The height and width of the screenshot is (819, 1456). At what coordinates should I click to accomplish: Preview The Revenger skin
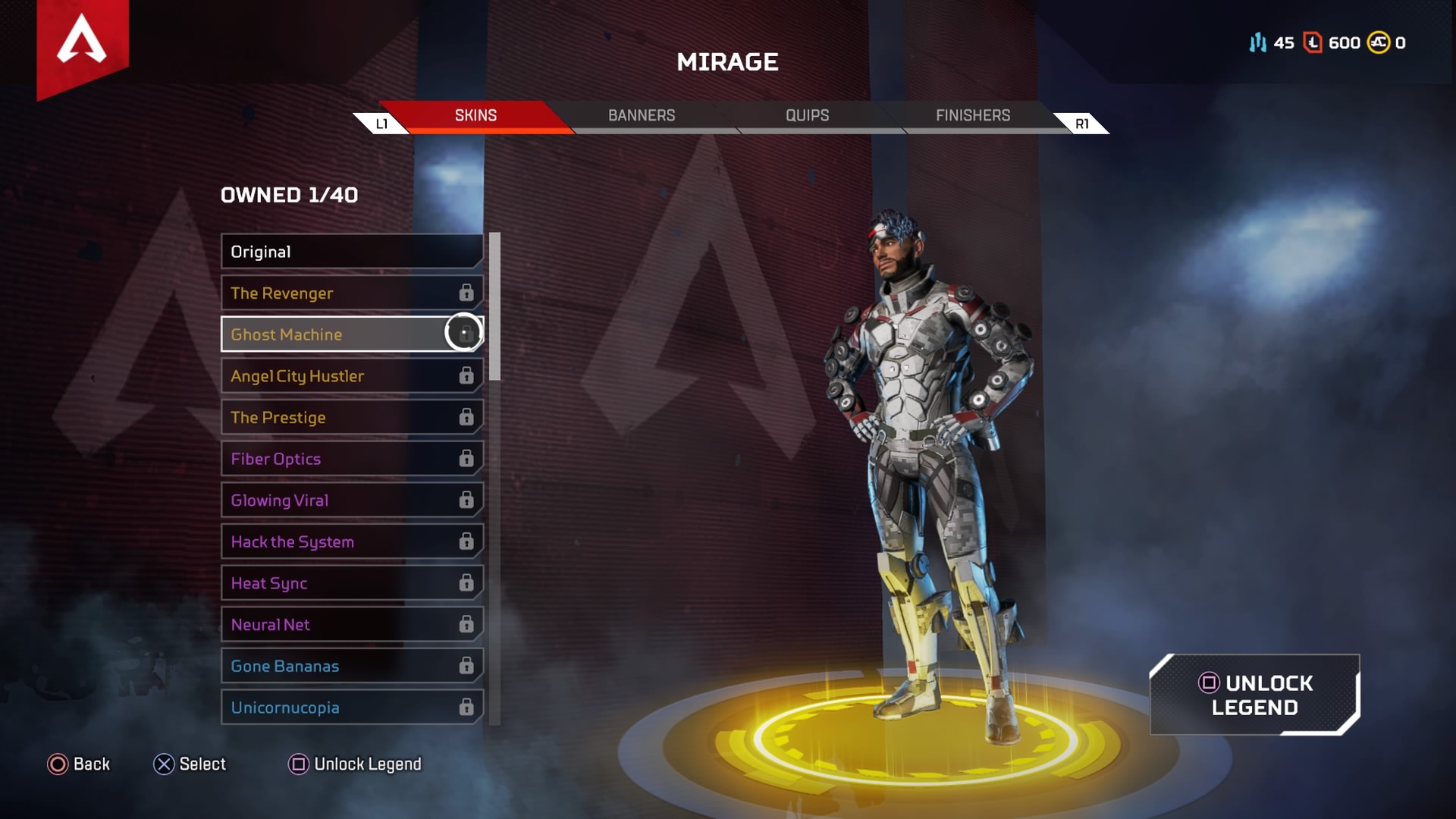(x=351, y=293)
